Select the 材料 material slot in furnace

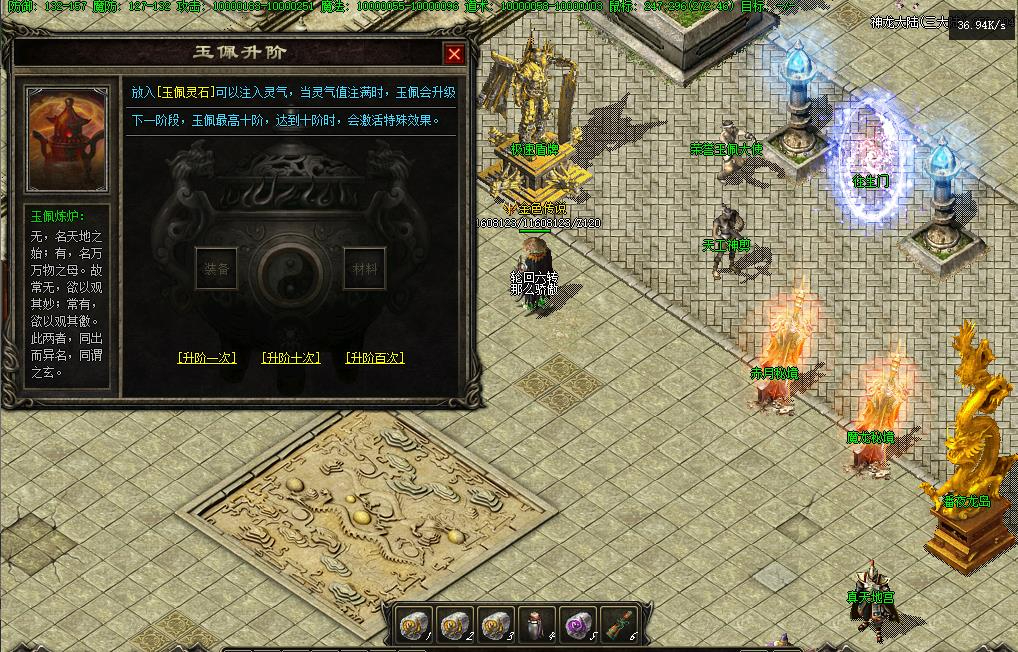(x=361, y=268)
